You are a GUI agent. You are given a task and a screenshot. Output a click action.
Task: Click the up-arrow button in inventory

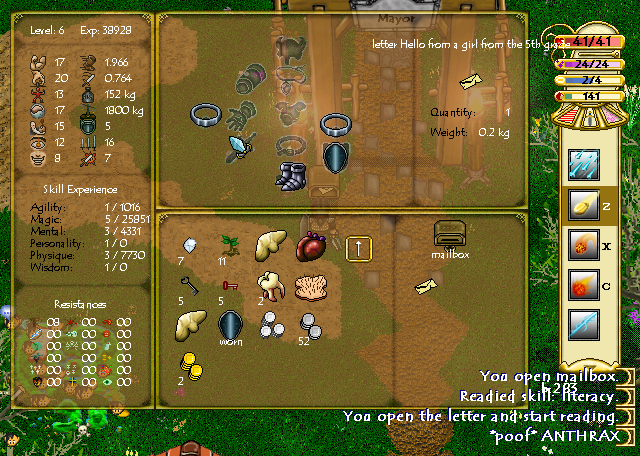(x=359, y=247)
